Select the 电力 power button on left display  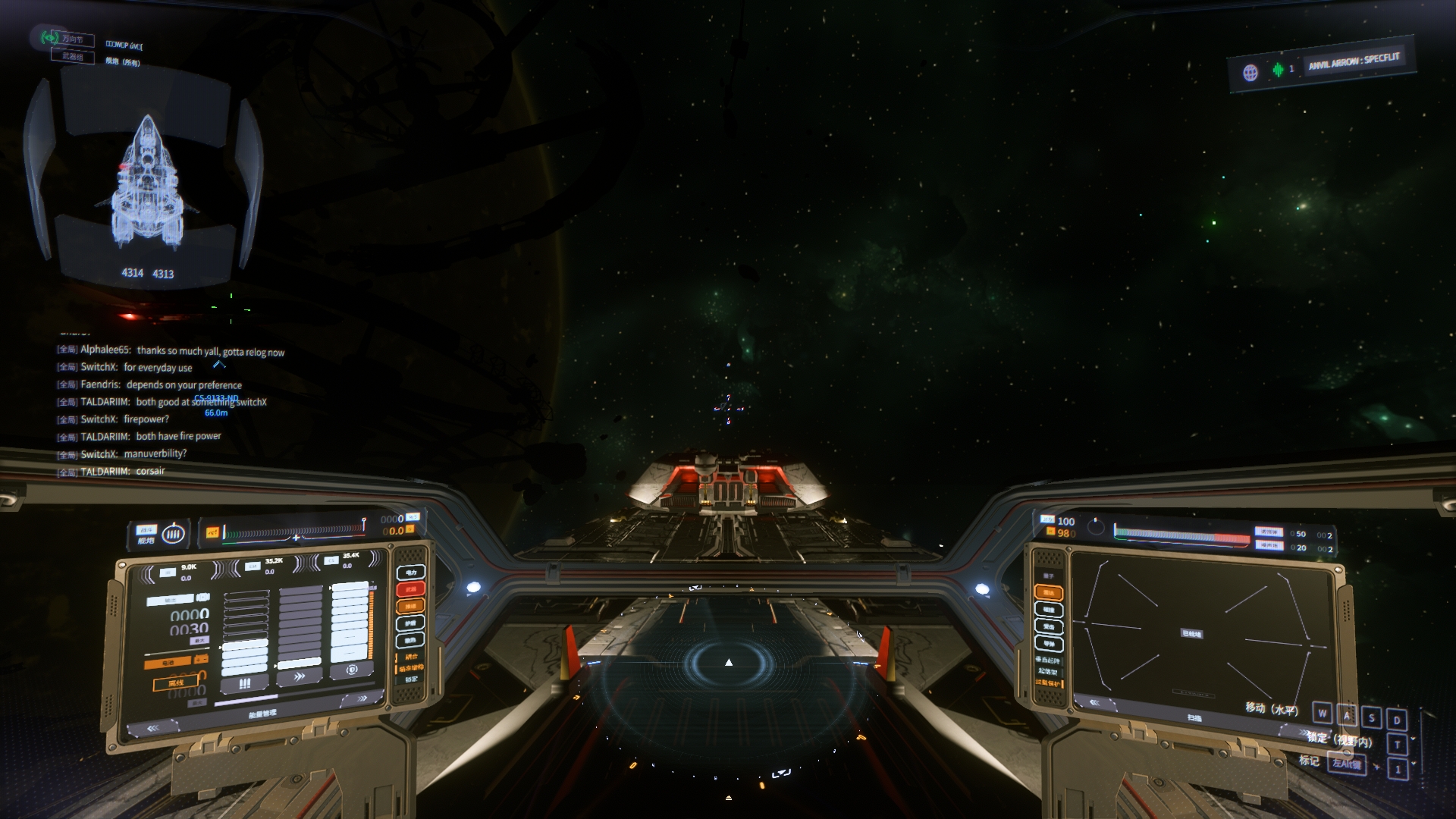click(411, 572)
